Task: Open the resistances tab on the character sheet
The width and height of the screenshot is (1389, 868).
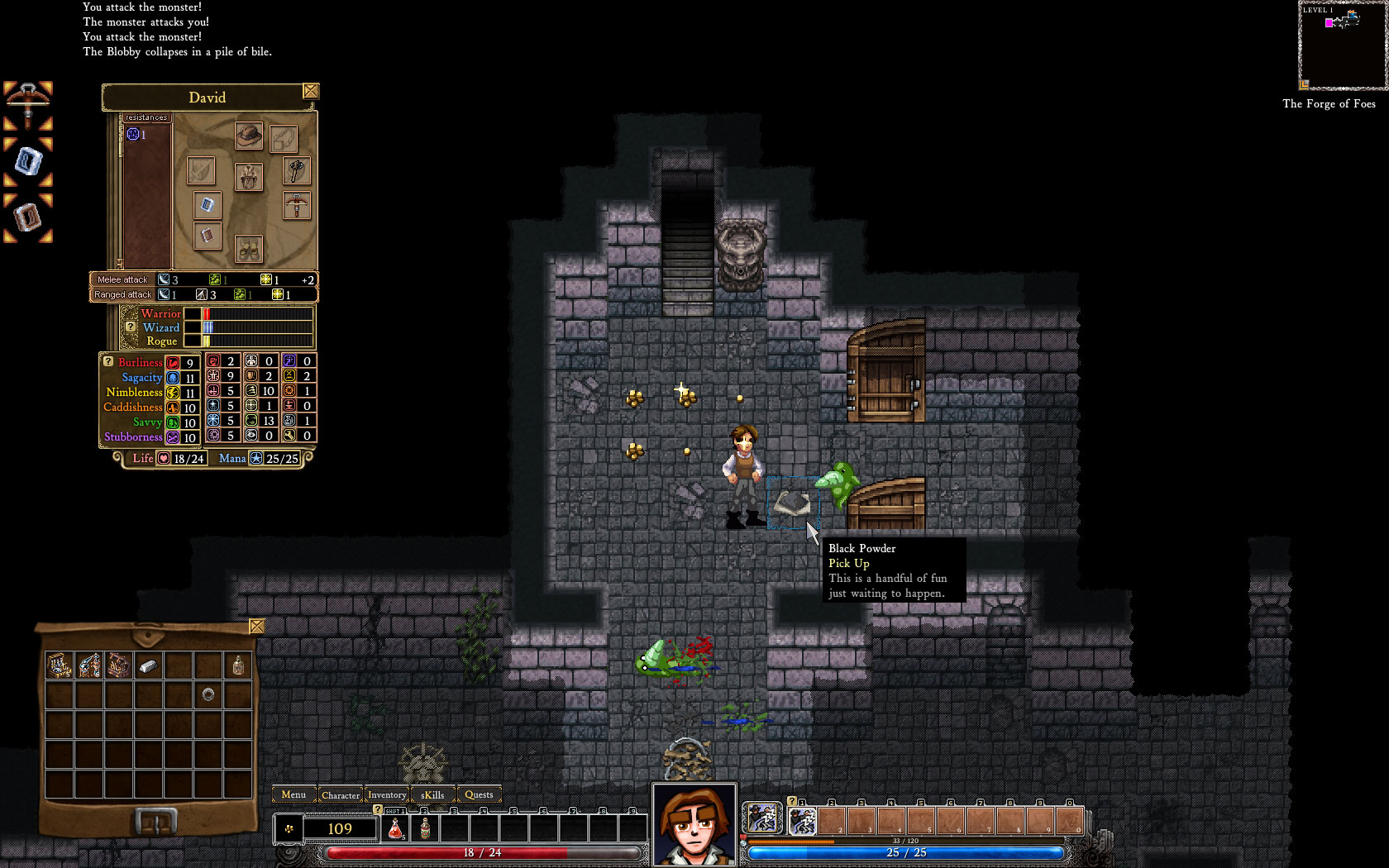Action: [147, 117]
